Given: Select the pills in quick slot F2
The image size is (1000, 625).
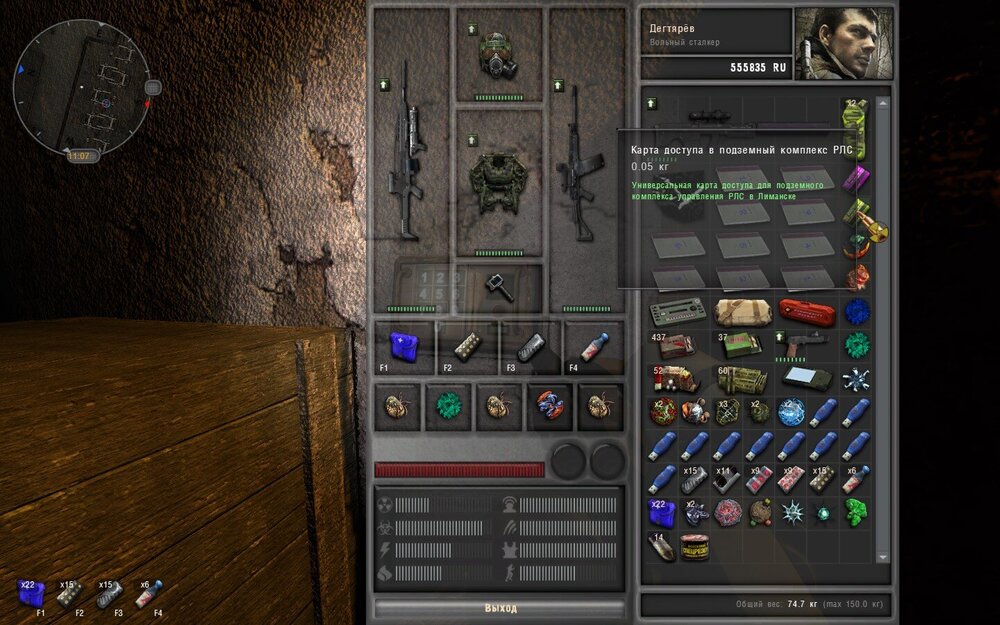Looking at the screenshot, I should click(x=466, y=345).
